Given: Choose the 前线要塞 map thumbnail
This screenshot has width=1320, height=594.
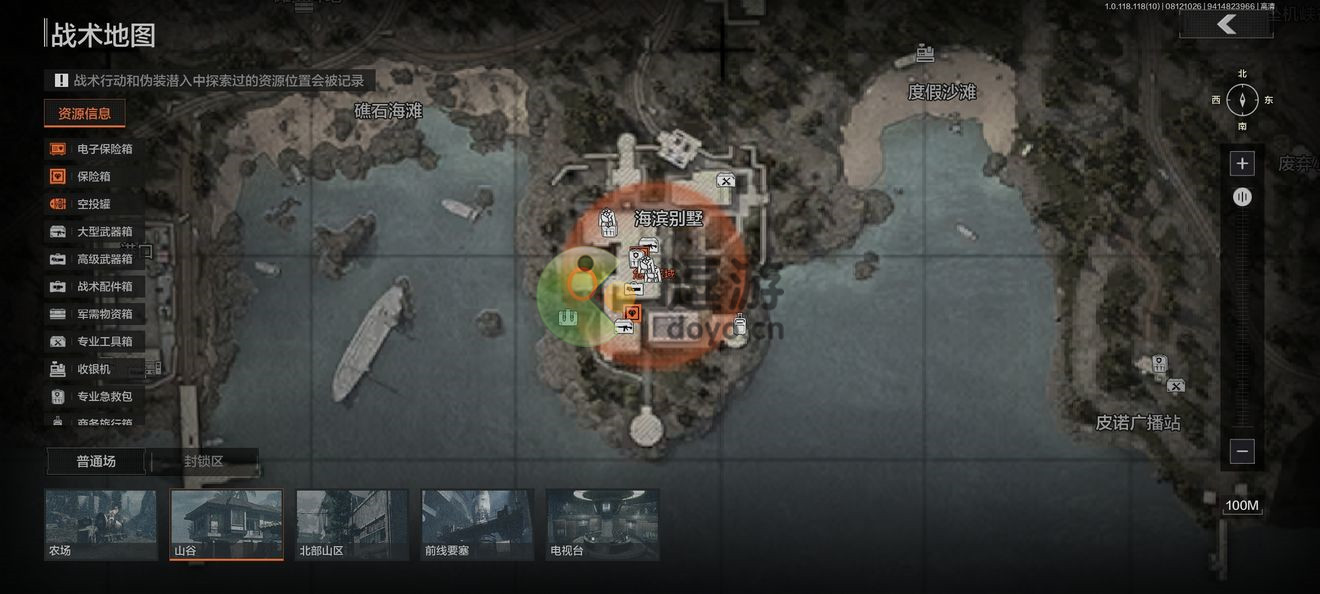Looking at the screenshot, I should point(478,524).
